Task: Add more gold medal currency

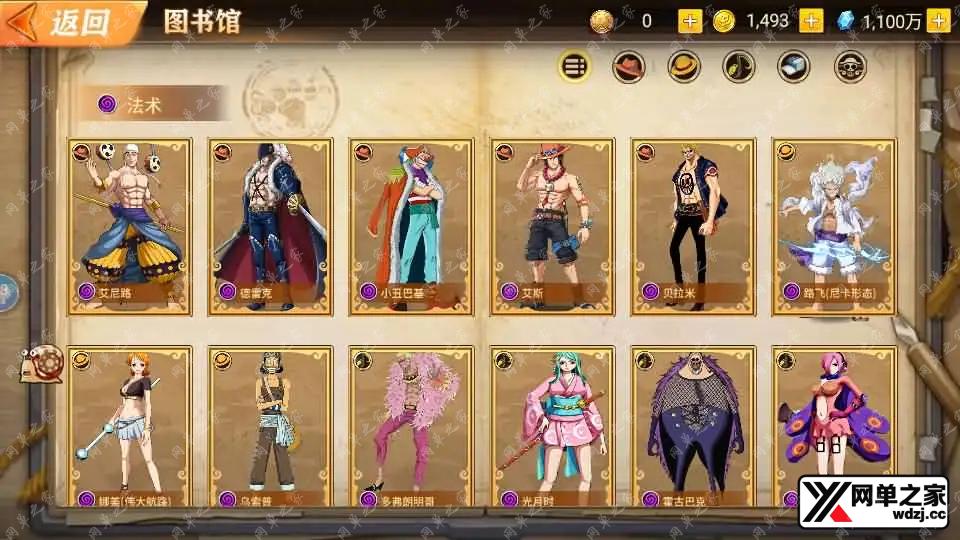Action: click(x=690, y=21)
